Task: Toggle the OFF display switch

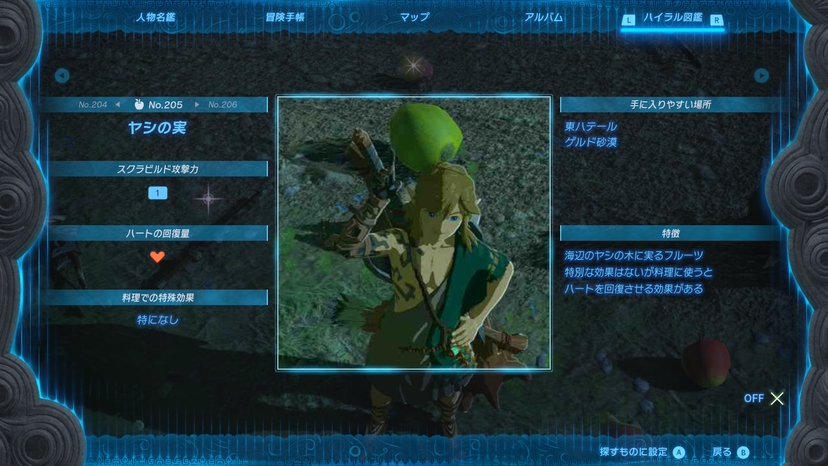Action: click(x=765, y=398)
